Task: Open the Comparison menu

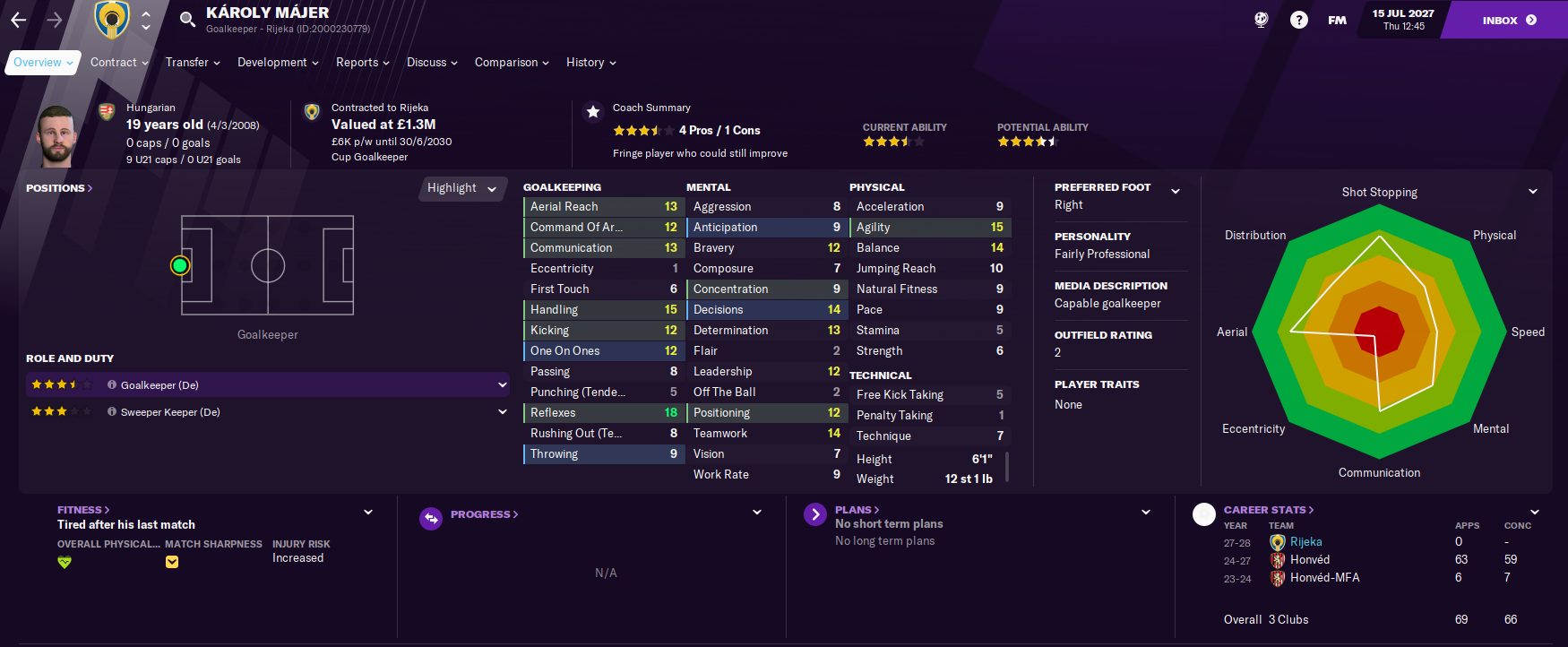Action: (511, 63)
